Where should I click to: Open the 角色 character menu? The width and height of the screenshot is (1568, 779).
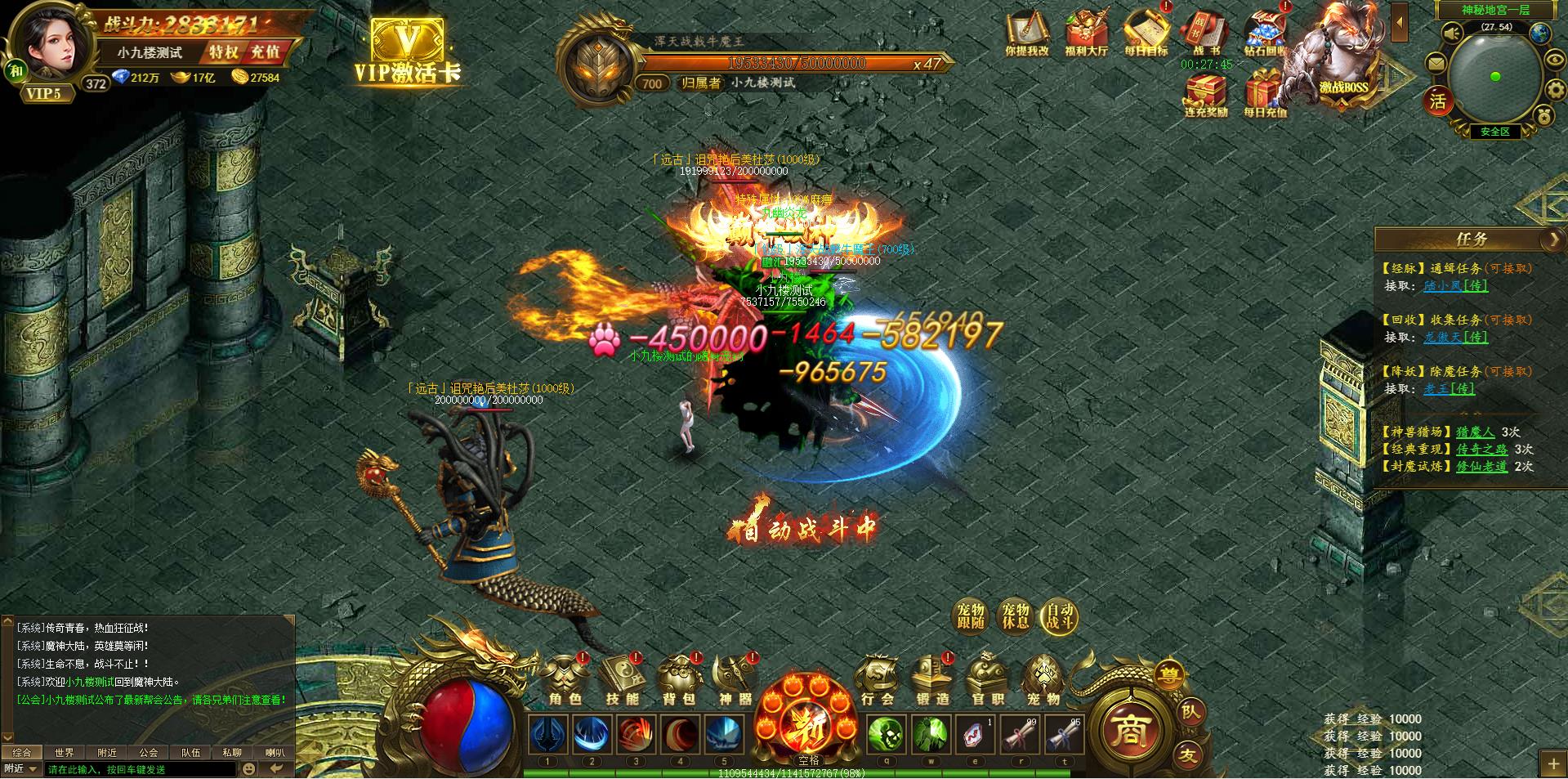click(x=565, y=680)
